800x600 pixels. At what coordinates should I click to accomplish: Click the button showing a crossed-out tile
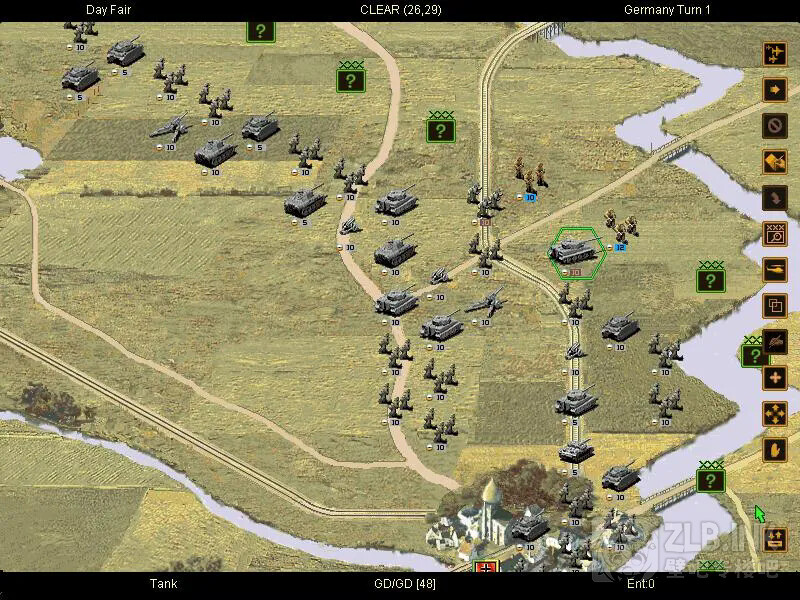coord(775,161)
